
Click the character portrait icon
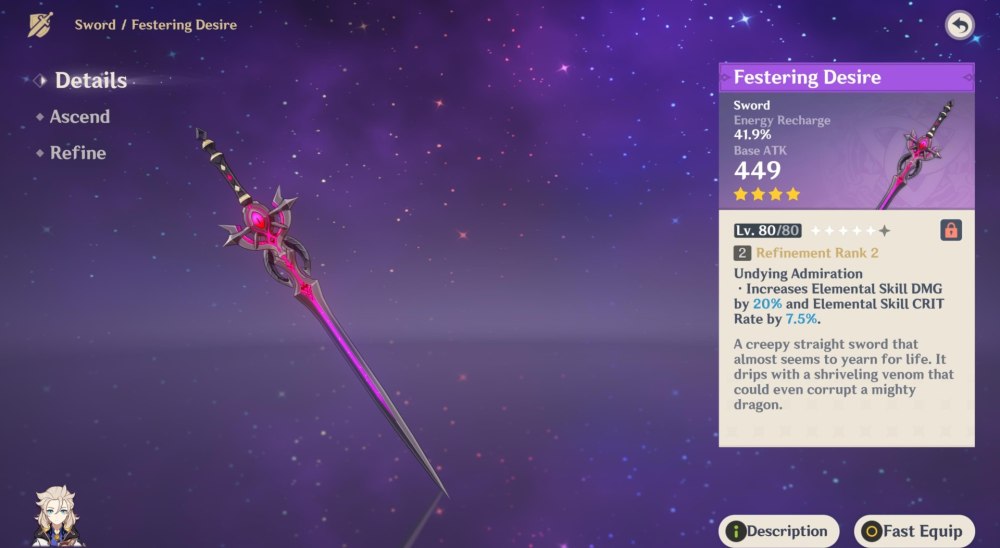click(59, 517)
